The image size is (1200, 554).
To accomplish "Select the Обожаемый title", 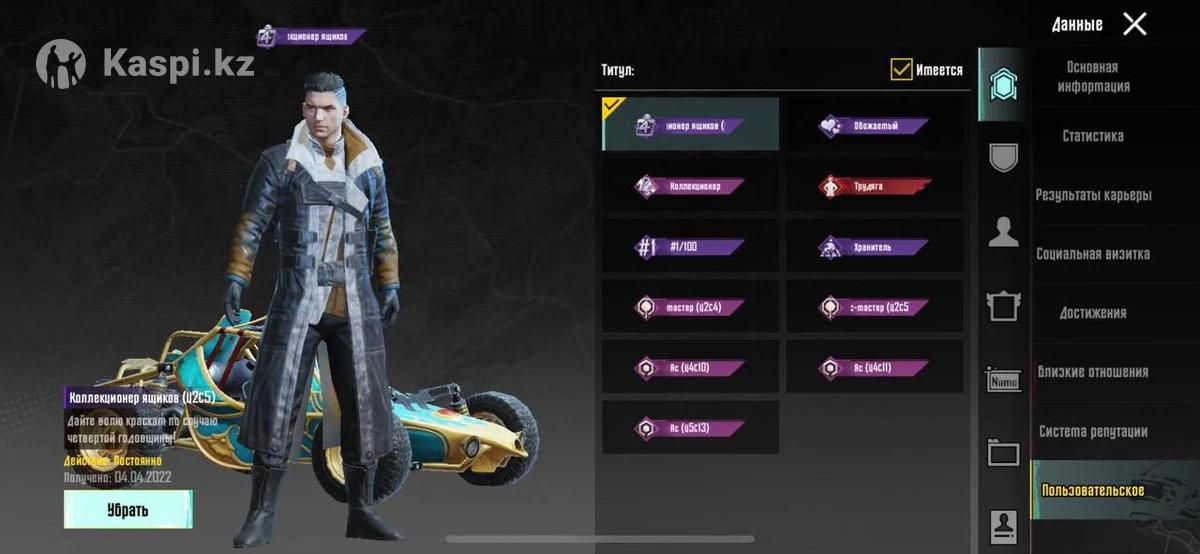I will coord(874,126).
